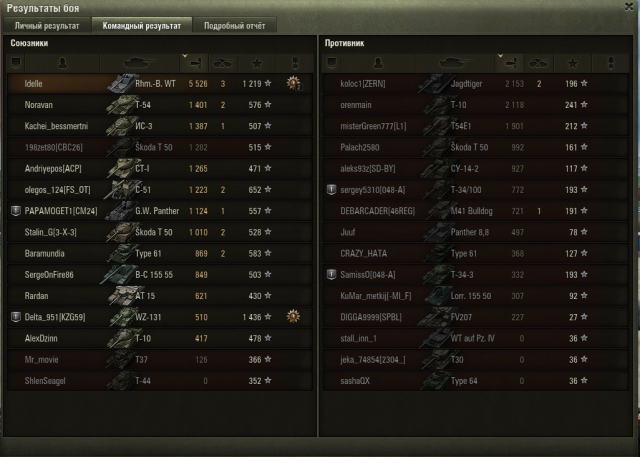Click the medal icon on Idelle's row
Viewport: 640px width, 457px height.
pyautogui.click(x=293, y=84)
